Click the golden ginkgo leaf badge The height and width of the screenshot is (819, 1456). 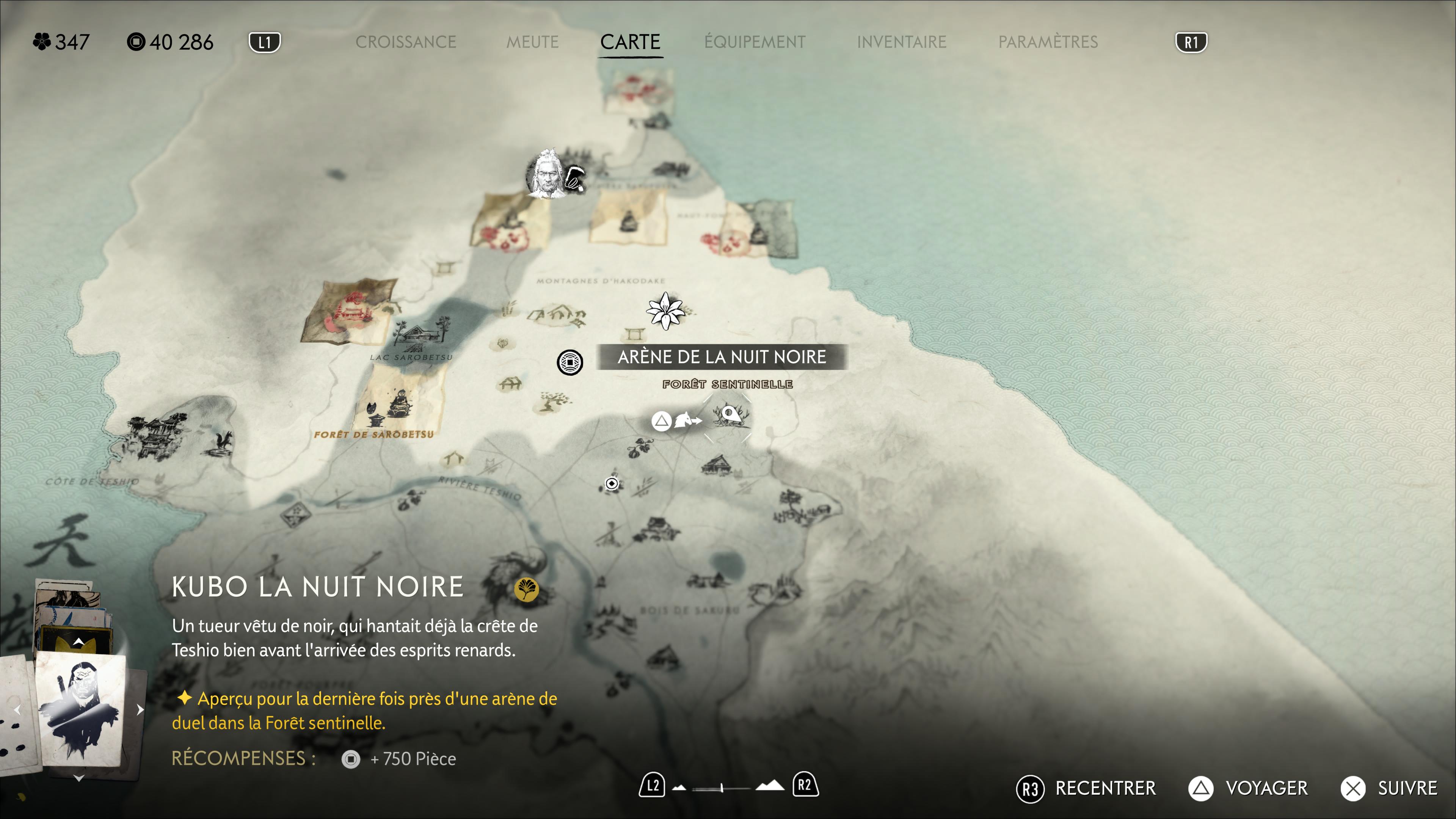pyautogui.click(x=526, y=589)
